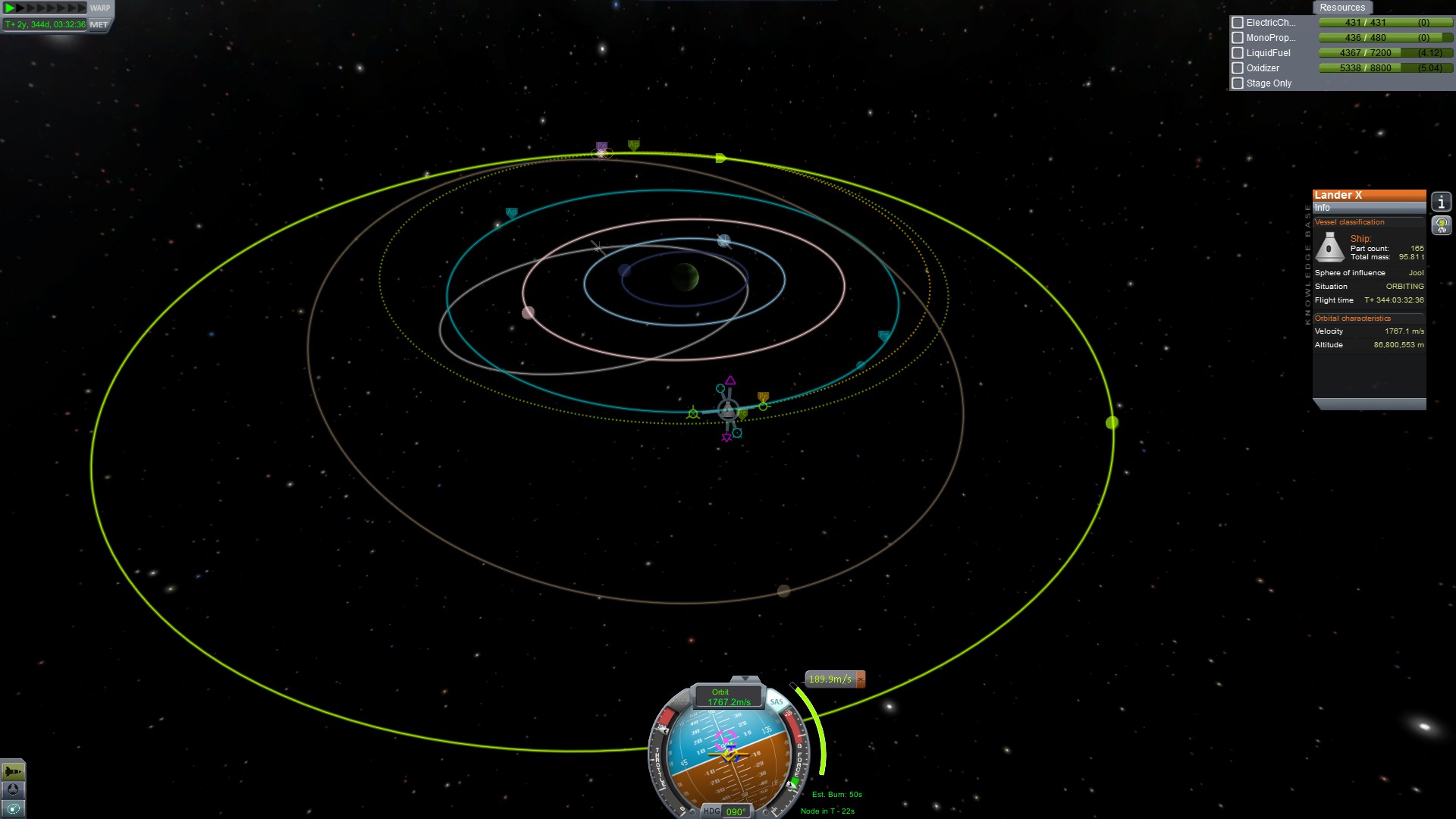Enable the LiquidFuel resource checkbox
Screen dimensions: 1456x819
1238,53
